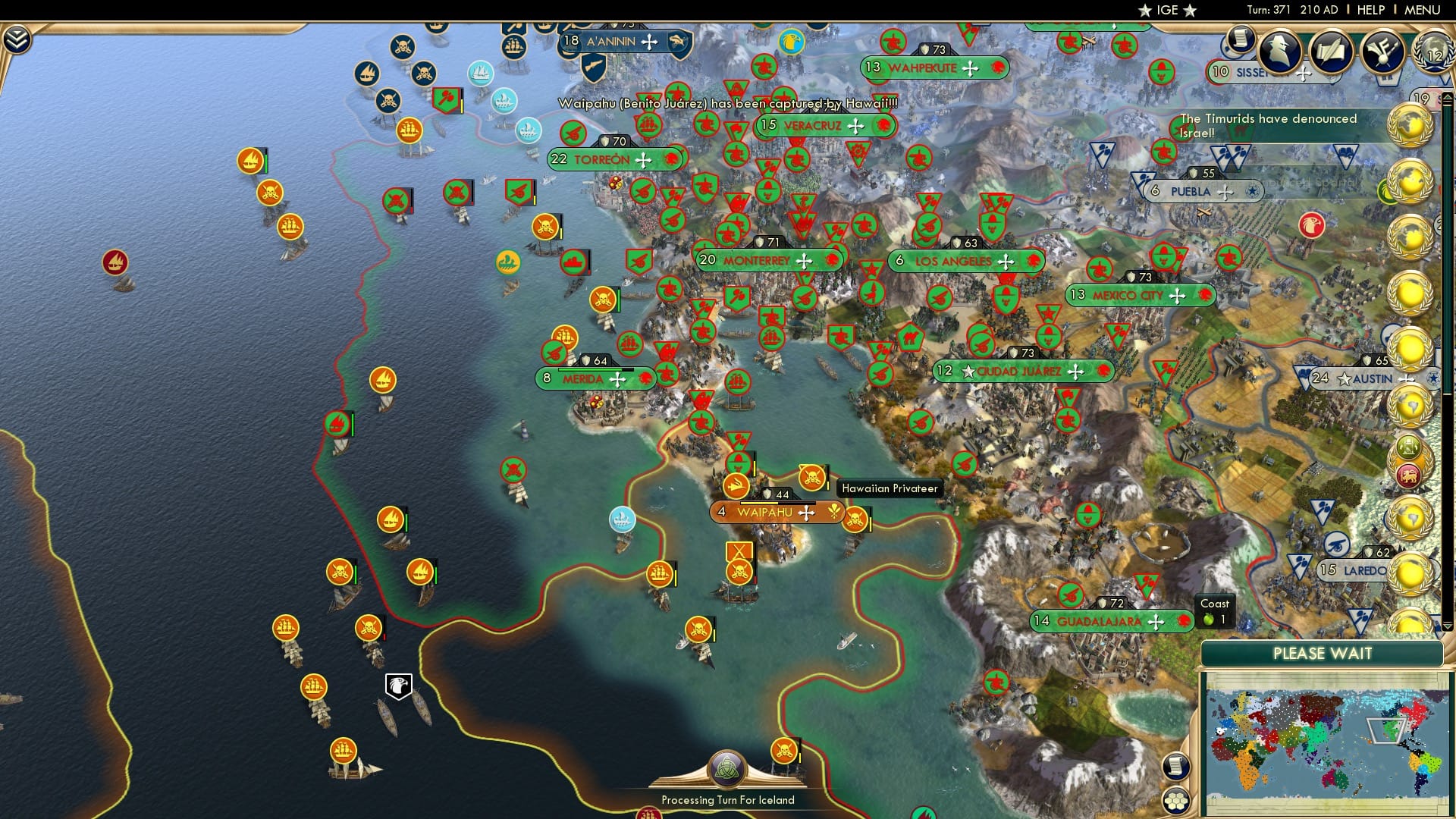The width and height of the screenshot is (1456, 819).
Task: Open the notification log scroll icon near Sisseton
Action: pos(1241,39)
